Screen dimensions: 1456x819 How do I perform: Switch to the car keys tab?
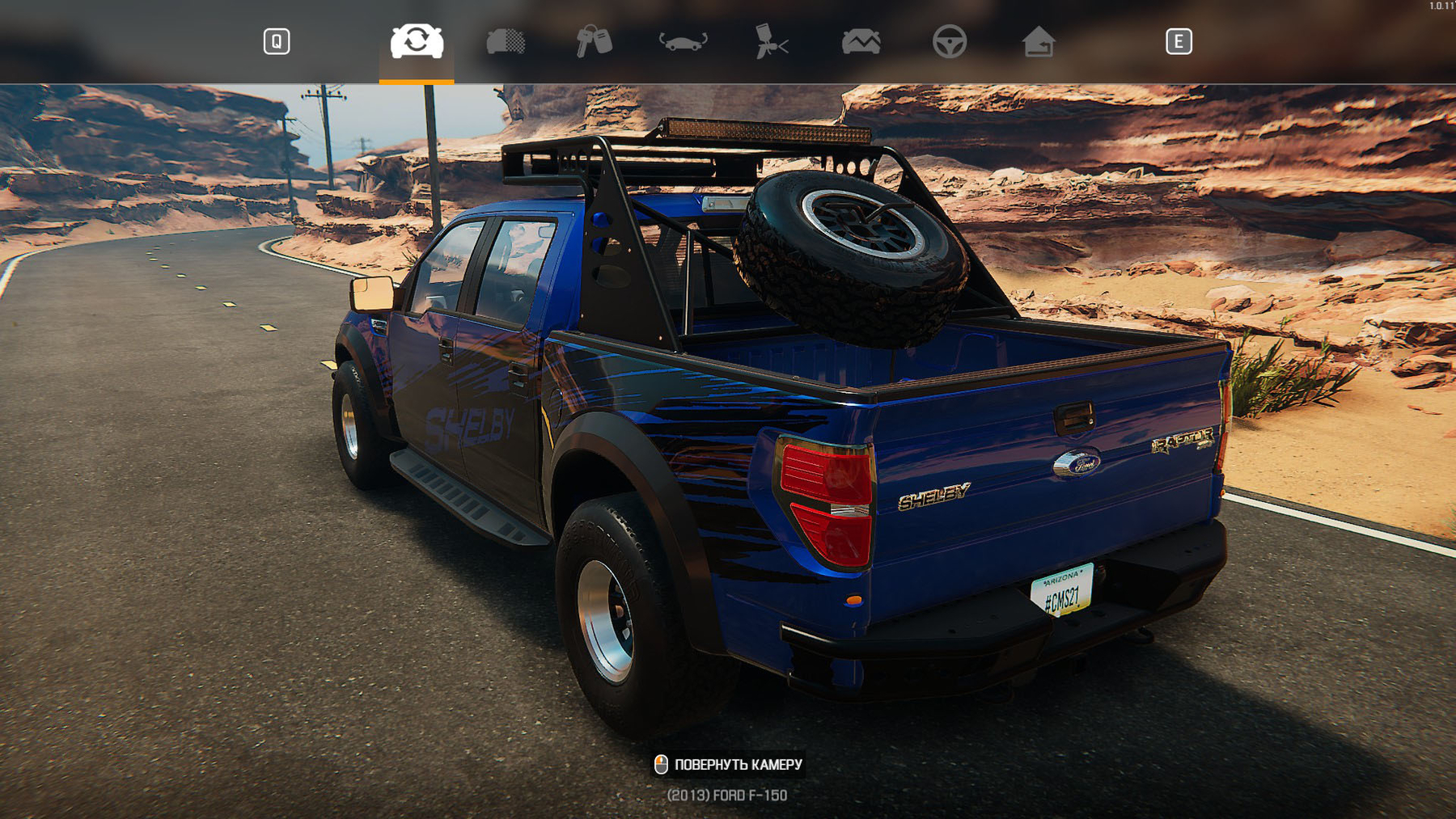pos(594,41)
